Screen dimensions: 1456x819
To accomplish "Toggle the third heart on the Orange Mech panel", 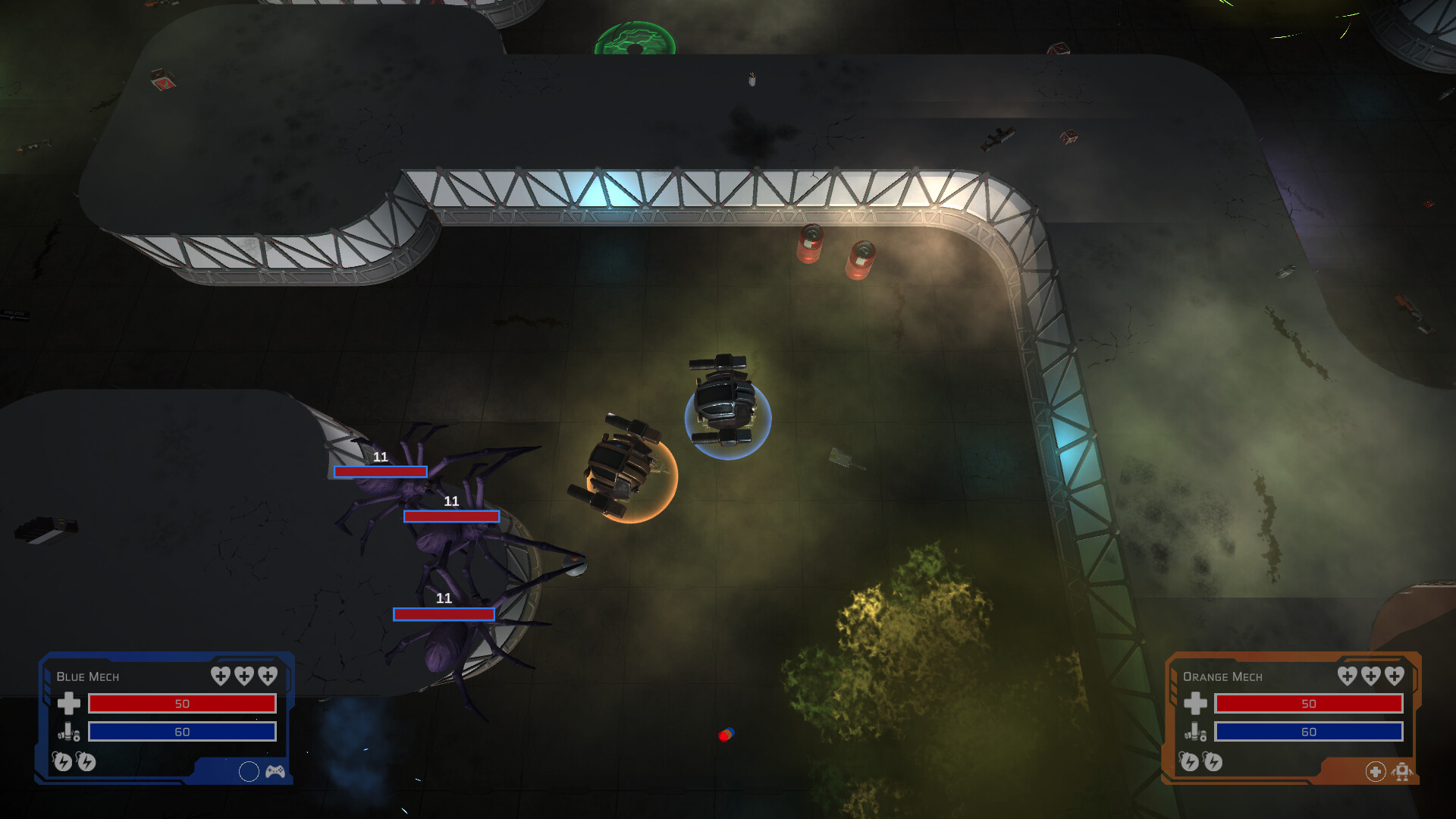I will point(1394,676).
